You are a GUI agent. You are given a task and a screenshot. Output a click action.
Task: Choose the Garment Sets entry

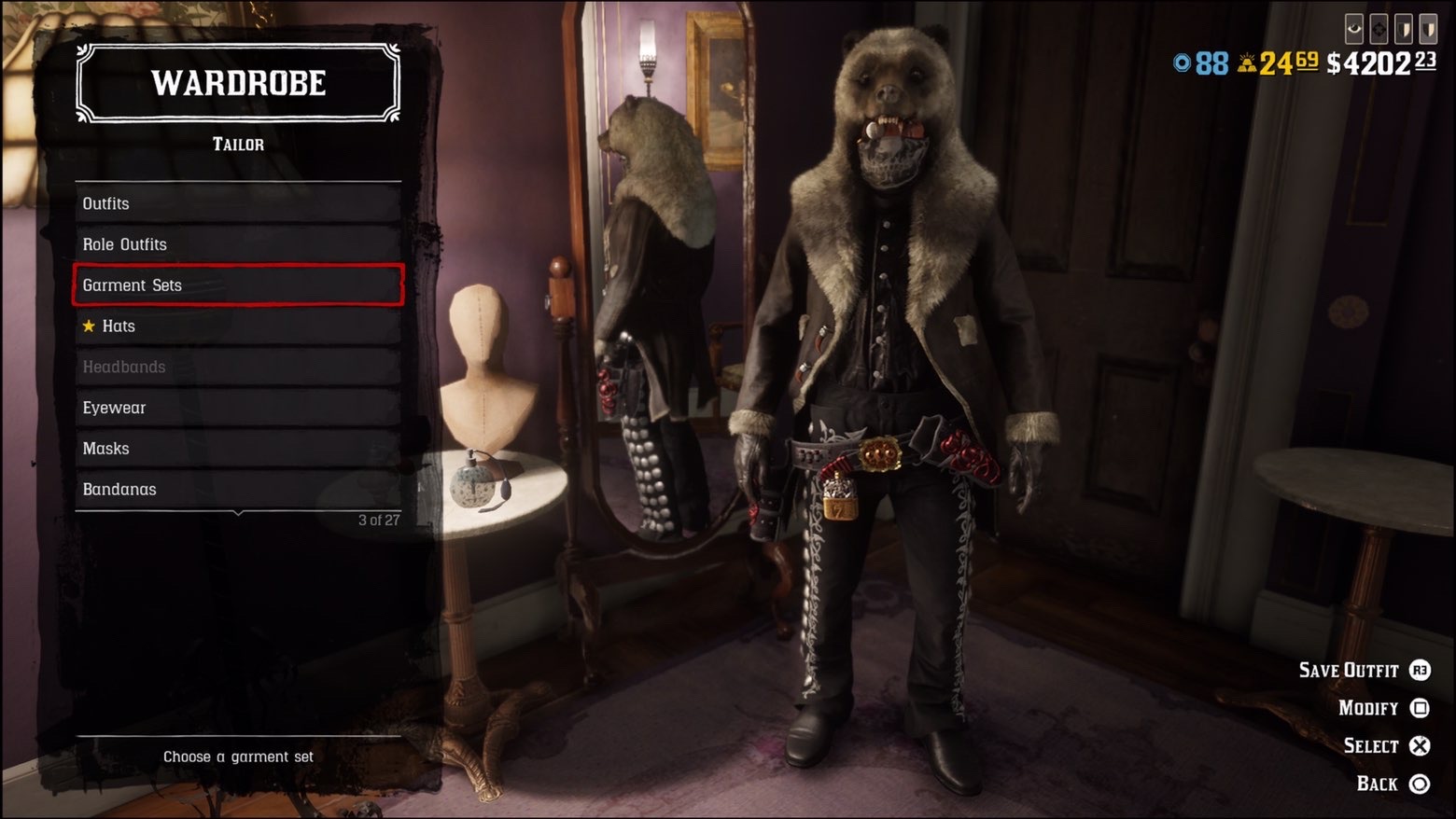pyautogui.click(x=238, y=285)
